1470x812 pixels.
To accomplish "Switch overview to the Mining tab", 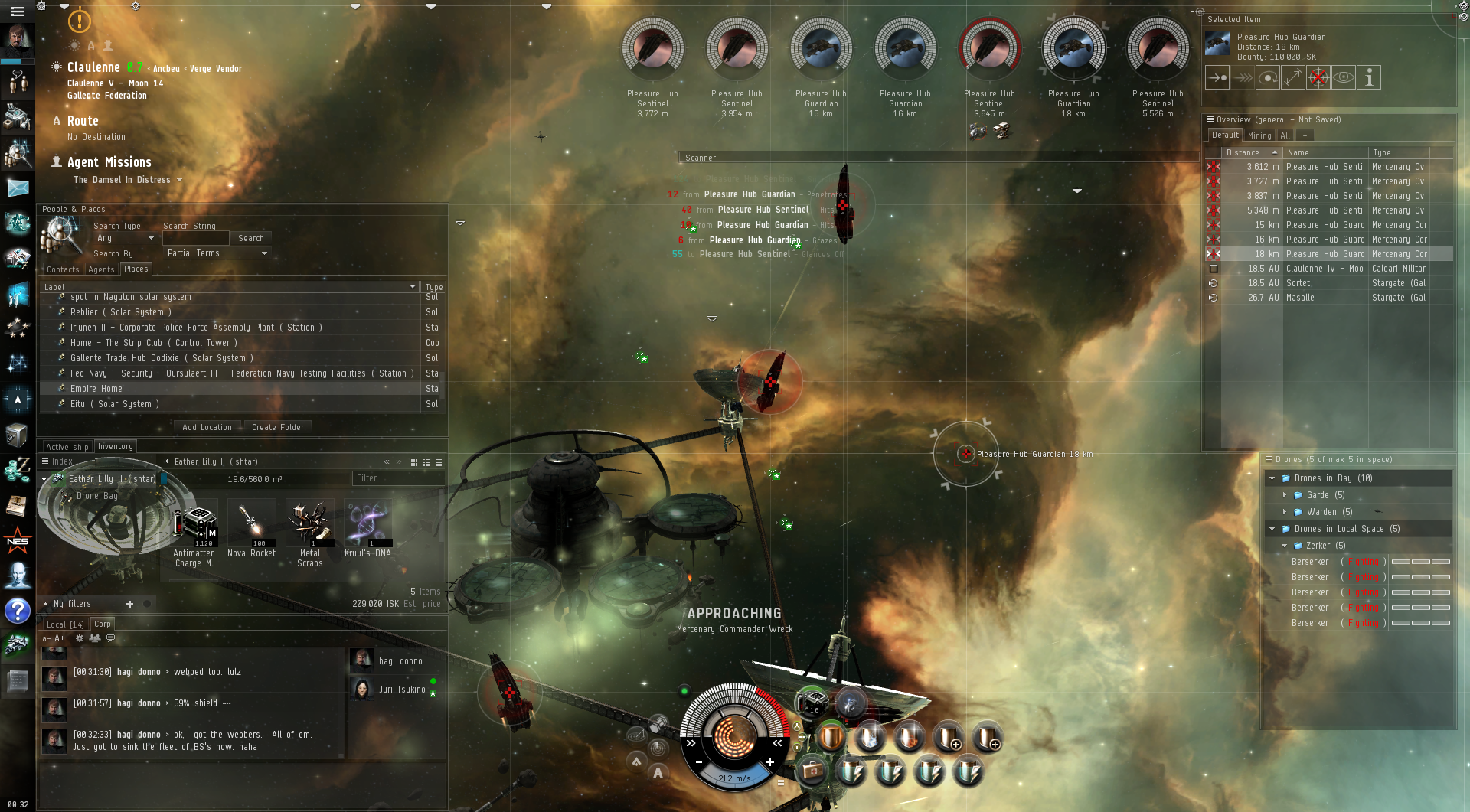I will point(1259,135).
